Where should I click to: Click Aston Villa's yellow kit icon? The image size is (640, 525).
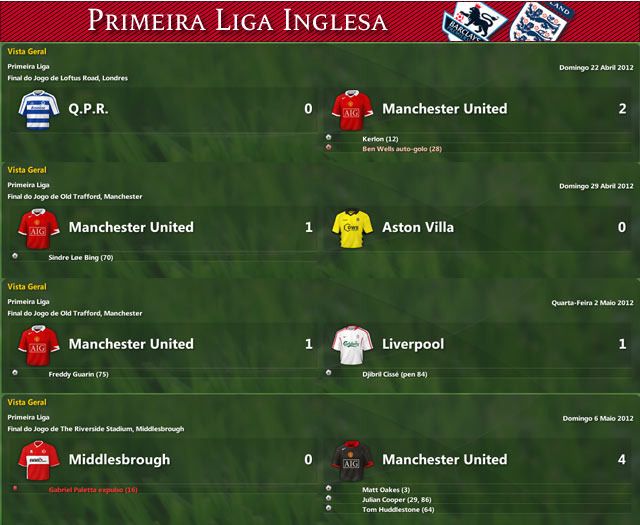tap(351, 227)
